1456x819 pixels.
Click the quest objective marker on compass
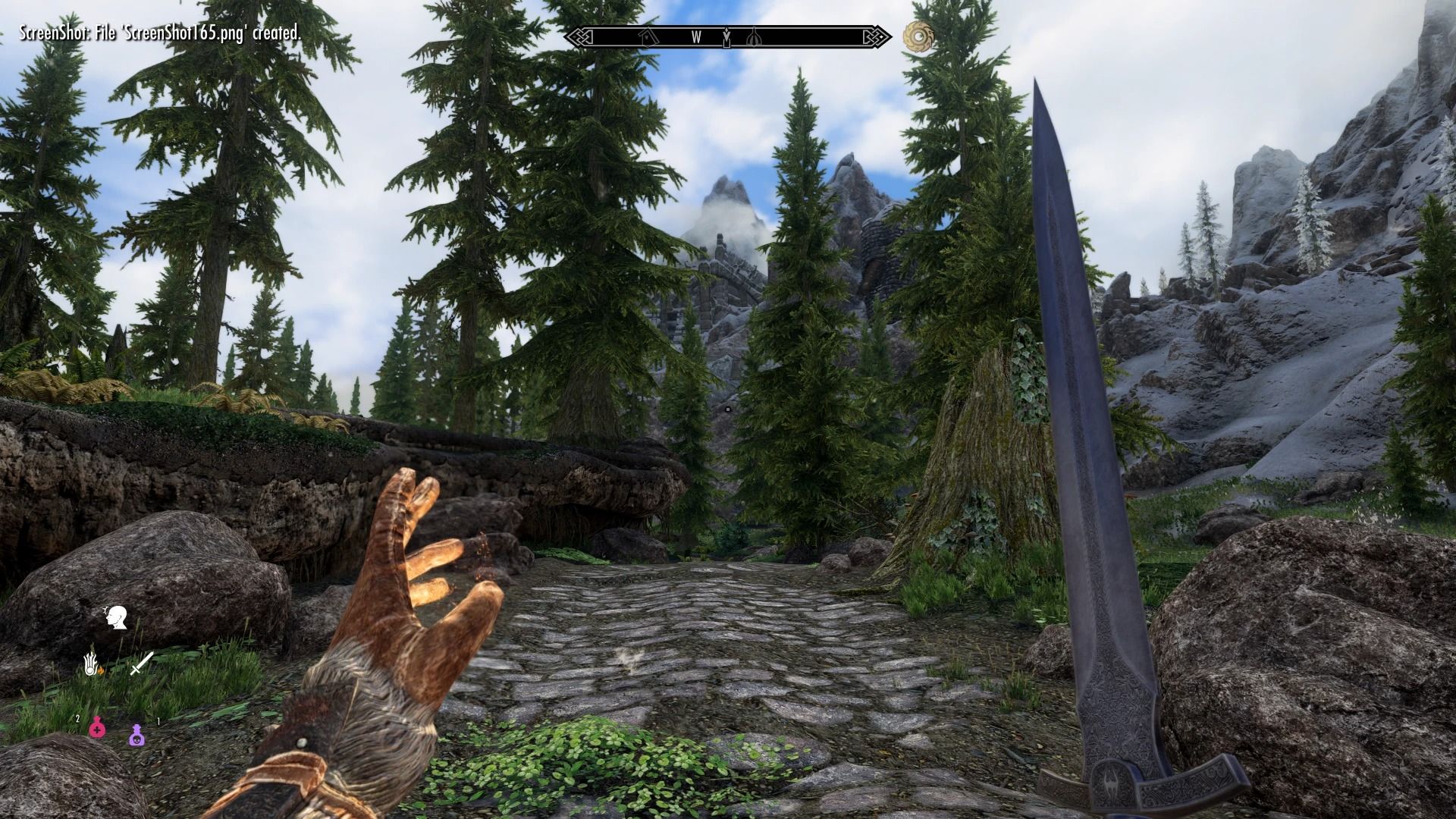pyautogui.click(x=726, y=36)
